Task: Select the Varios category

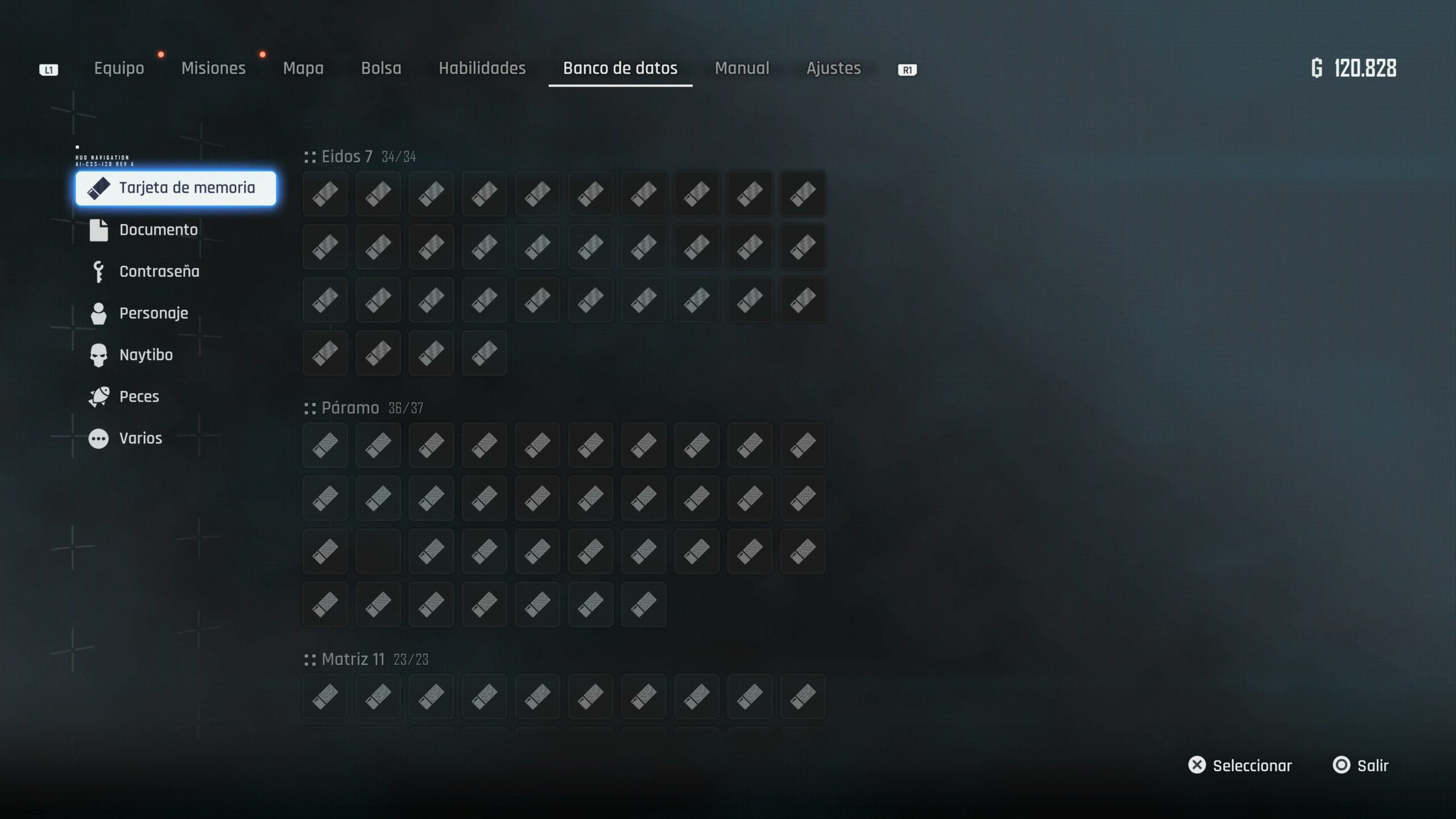Action: pyautogui.click(x=140, y=438)
